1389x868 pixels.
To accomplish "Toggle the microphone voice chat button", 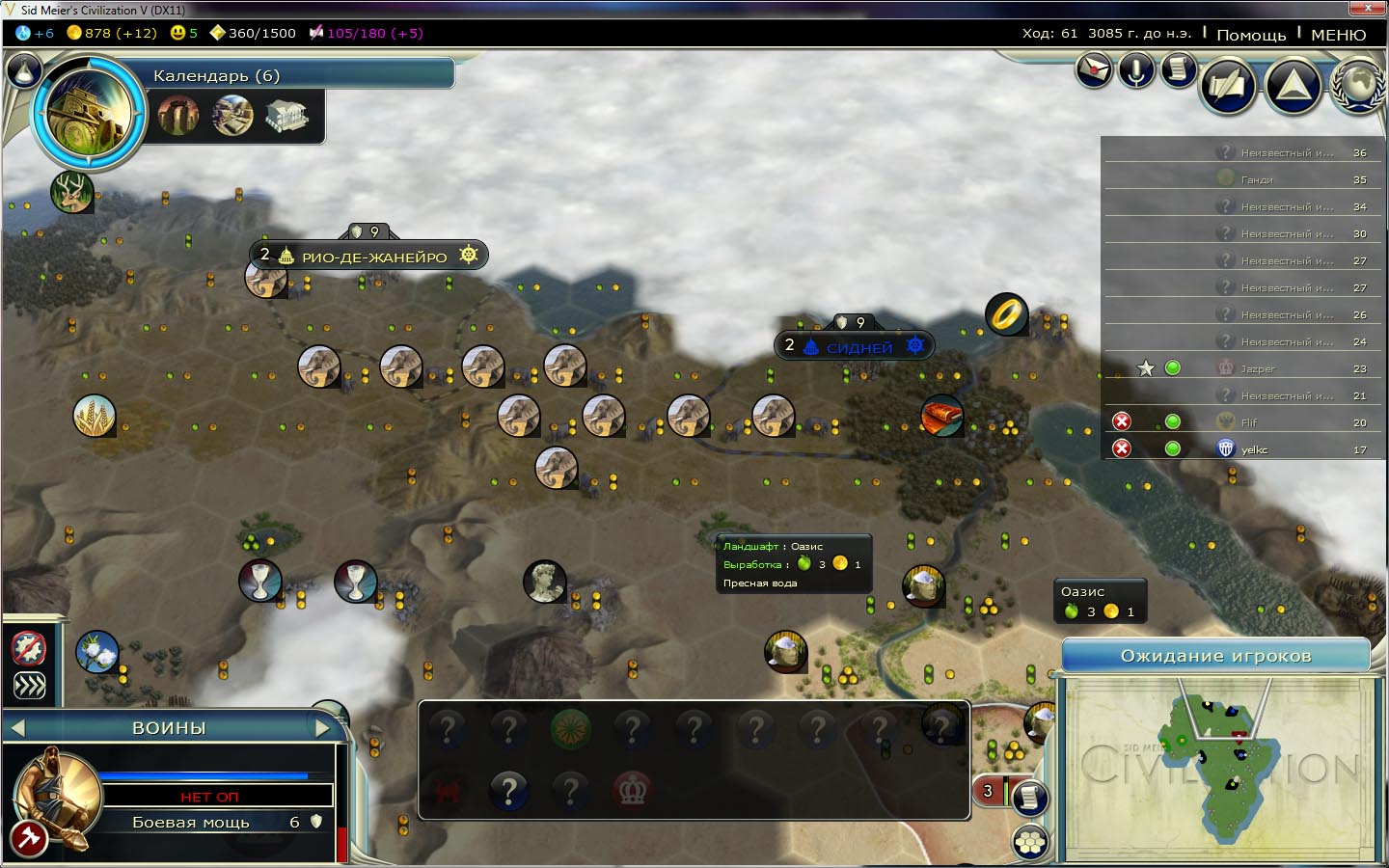I will [x=1136, y=70].
